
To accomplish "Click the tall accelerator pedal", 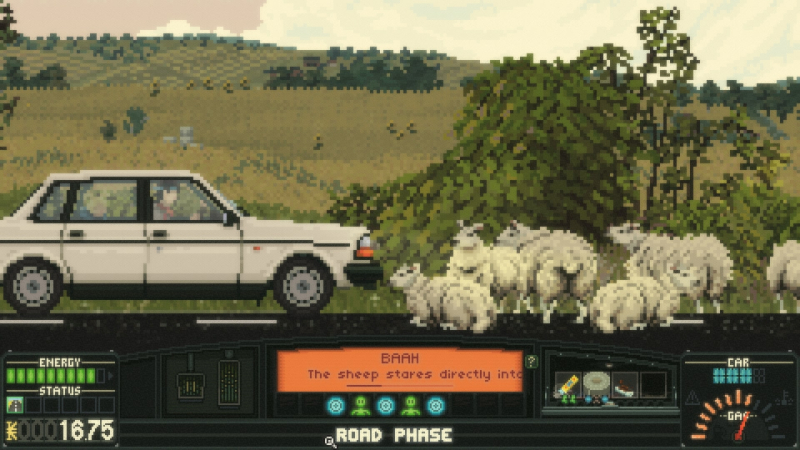I will coord(229,382).
